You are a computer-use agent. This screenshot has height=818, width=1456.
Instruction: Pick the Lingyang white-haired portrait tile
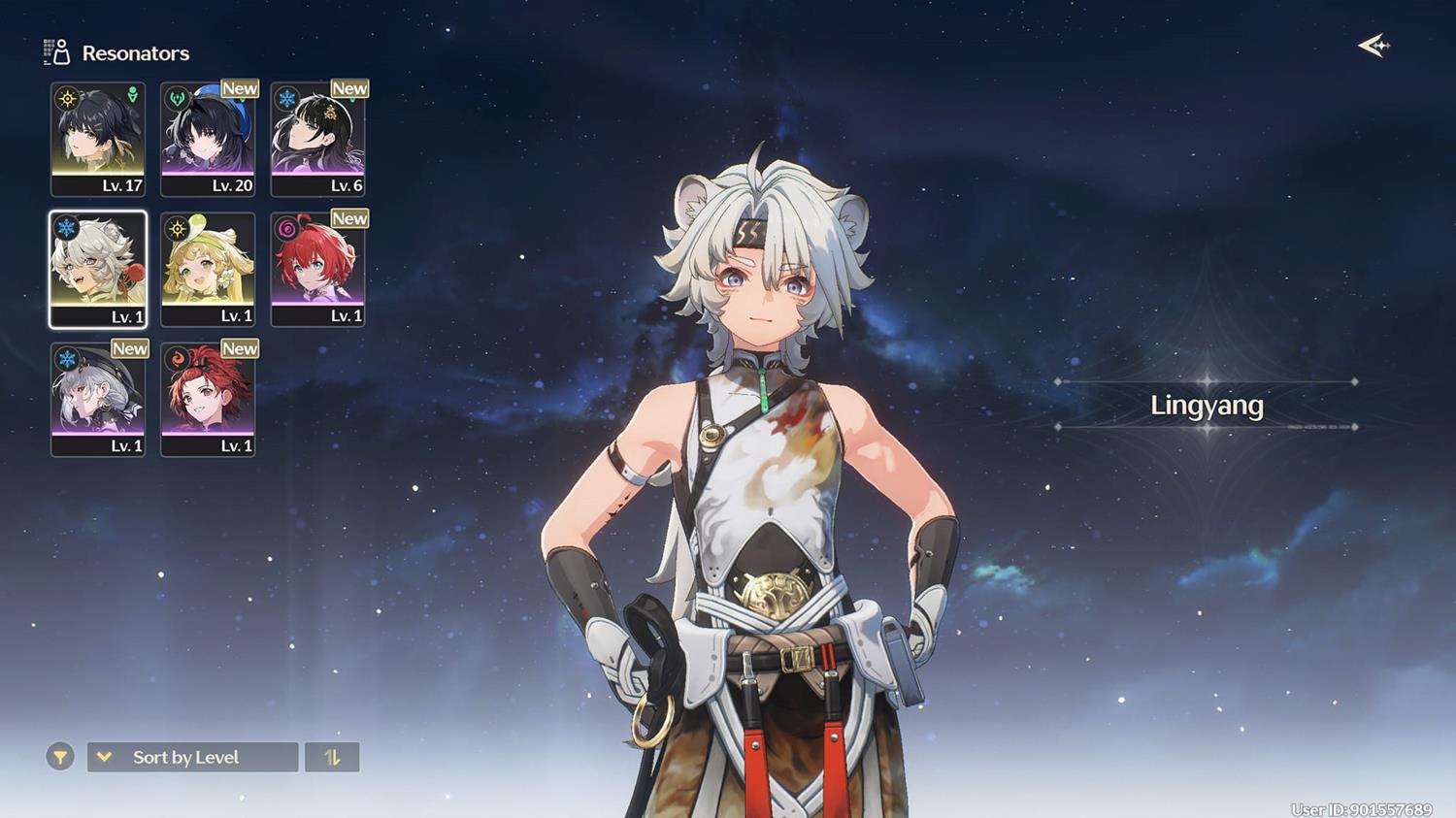[98, 269]
